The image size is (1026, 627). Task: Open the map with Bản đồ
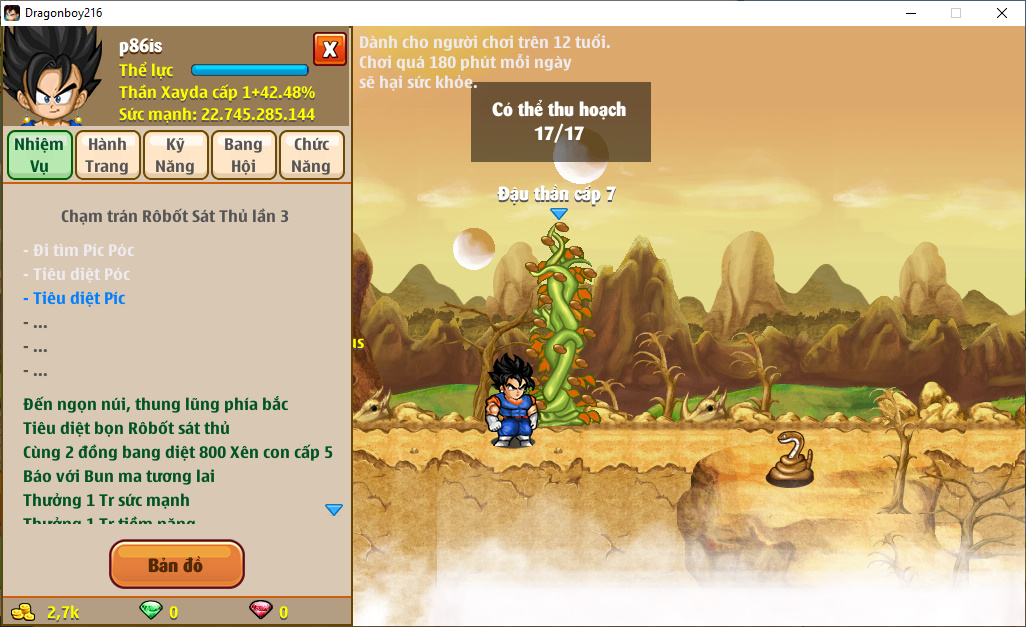(x=176, y=565)
